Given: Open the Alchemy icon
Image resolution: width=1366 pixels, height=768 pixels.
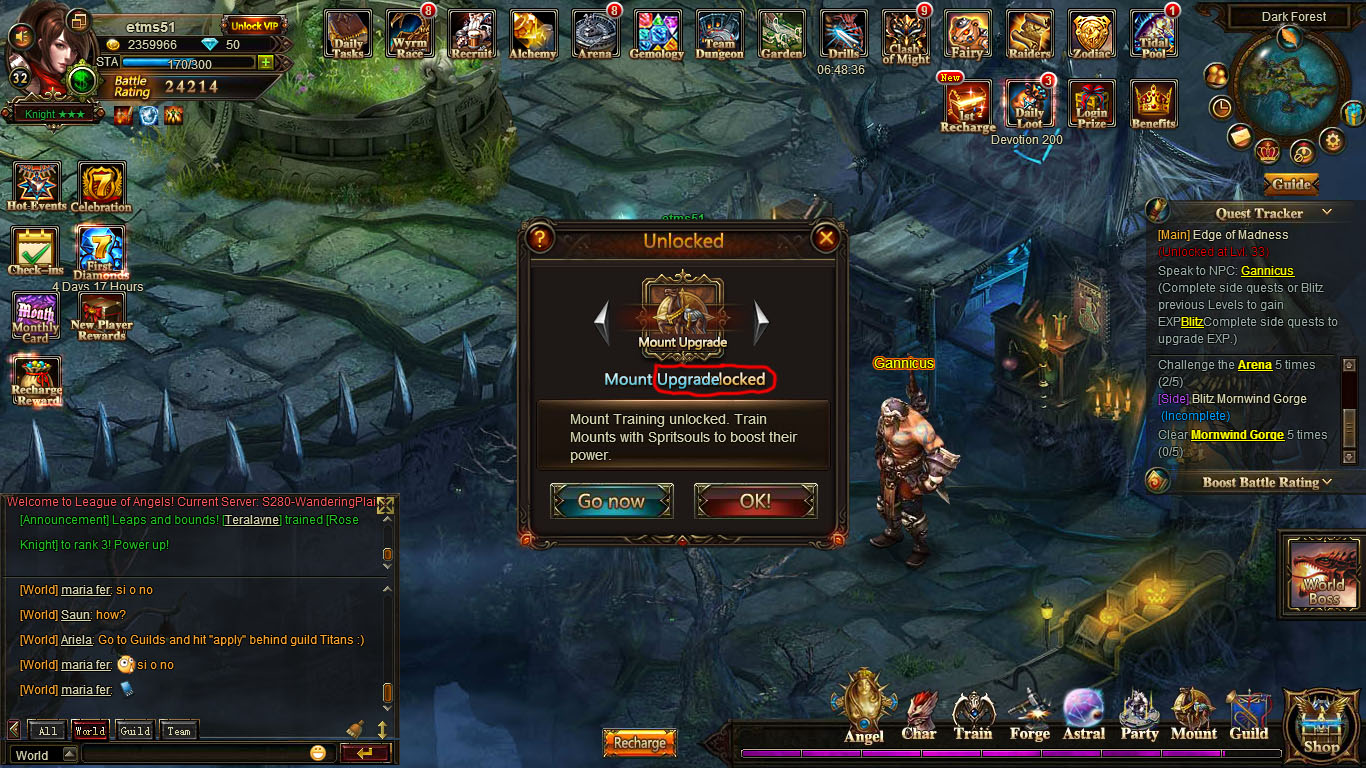Looking at the screenshot, I should coord(533,35).
